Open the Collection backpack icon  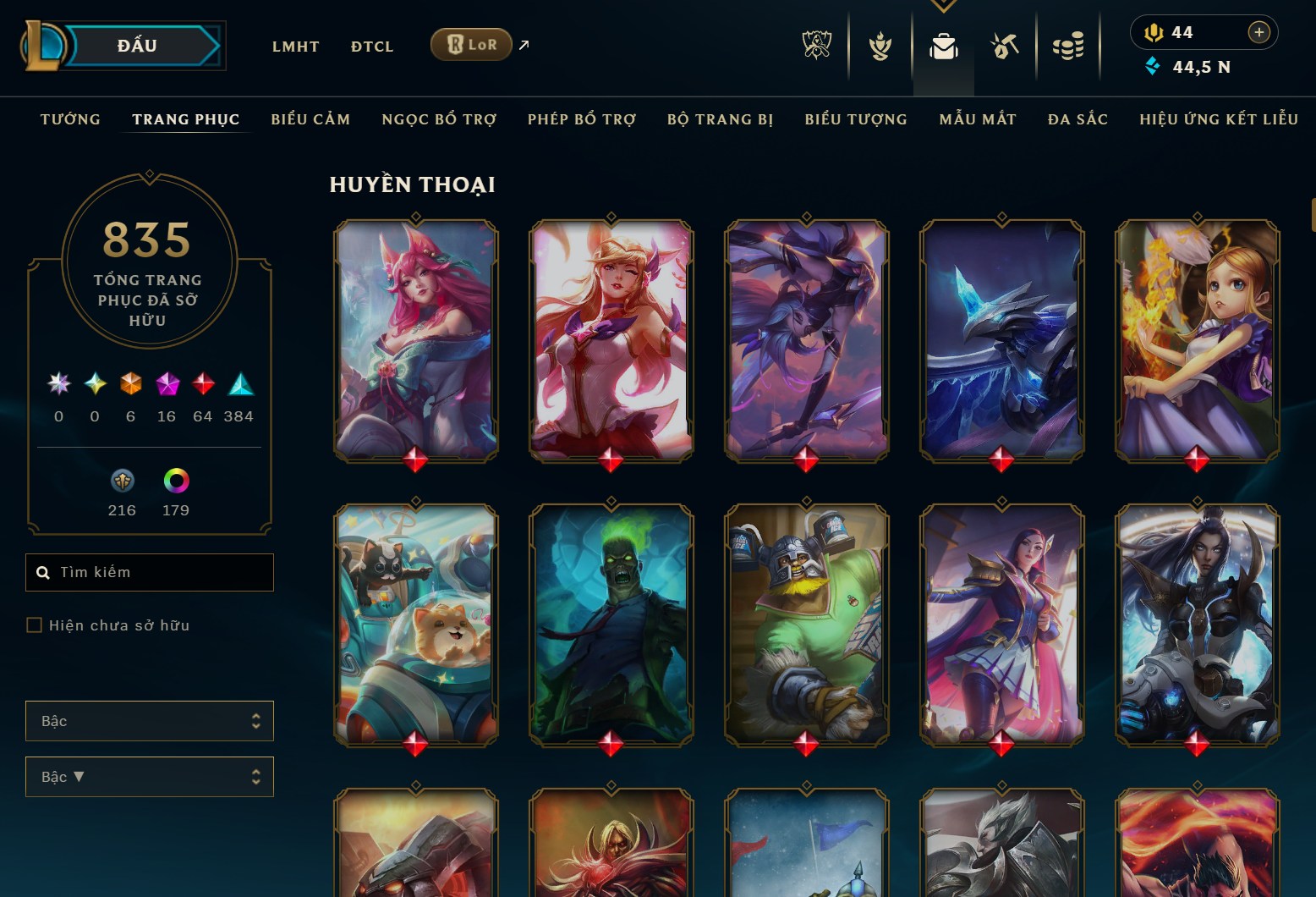point(944,47)
